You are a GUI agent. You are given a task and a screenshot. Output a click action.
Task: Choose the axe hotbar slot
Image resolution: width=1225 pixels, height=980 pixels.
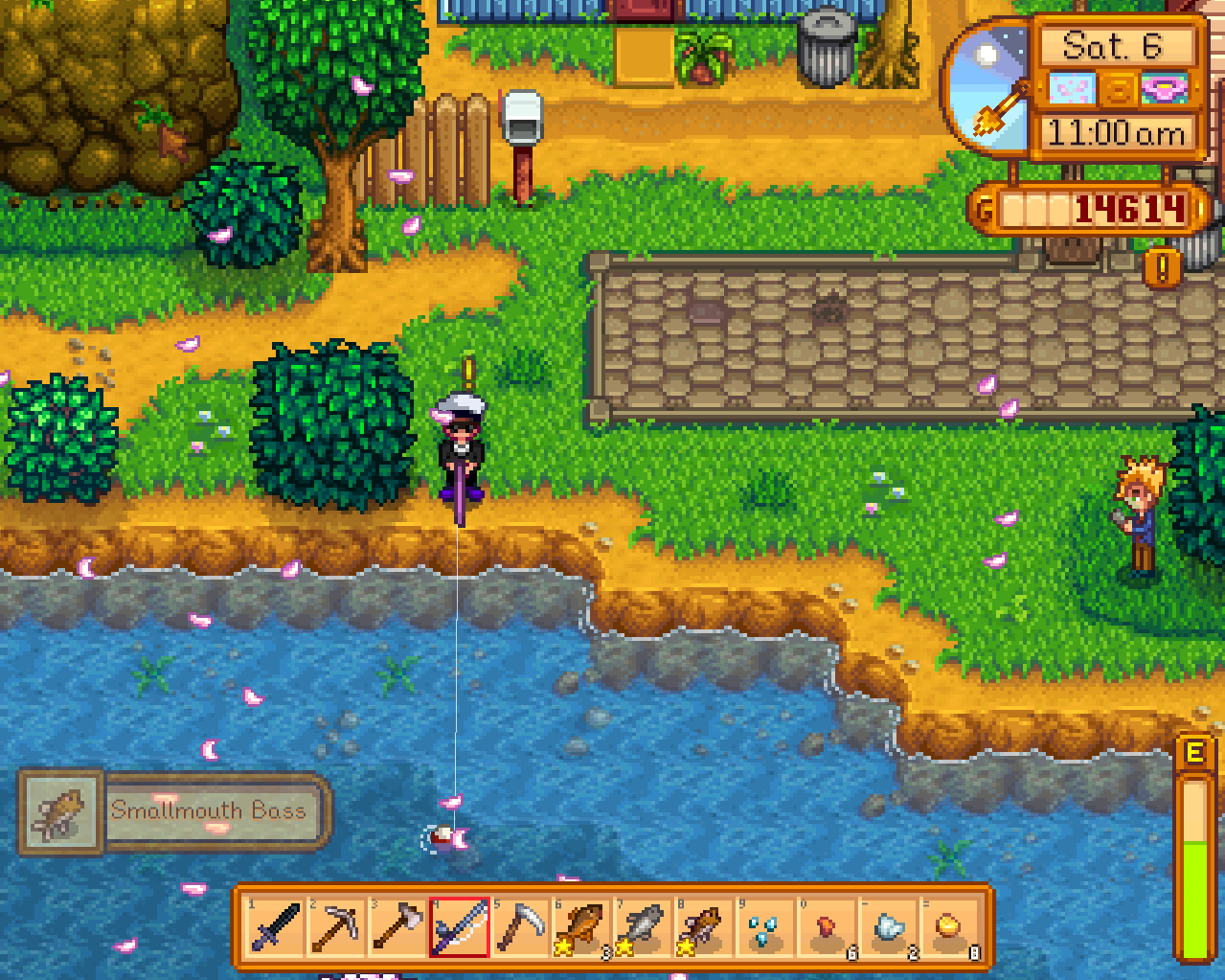pyautogui.click(x=398, y=927)
